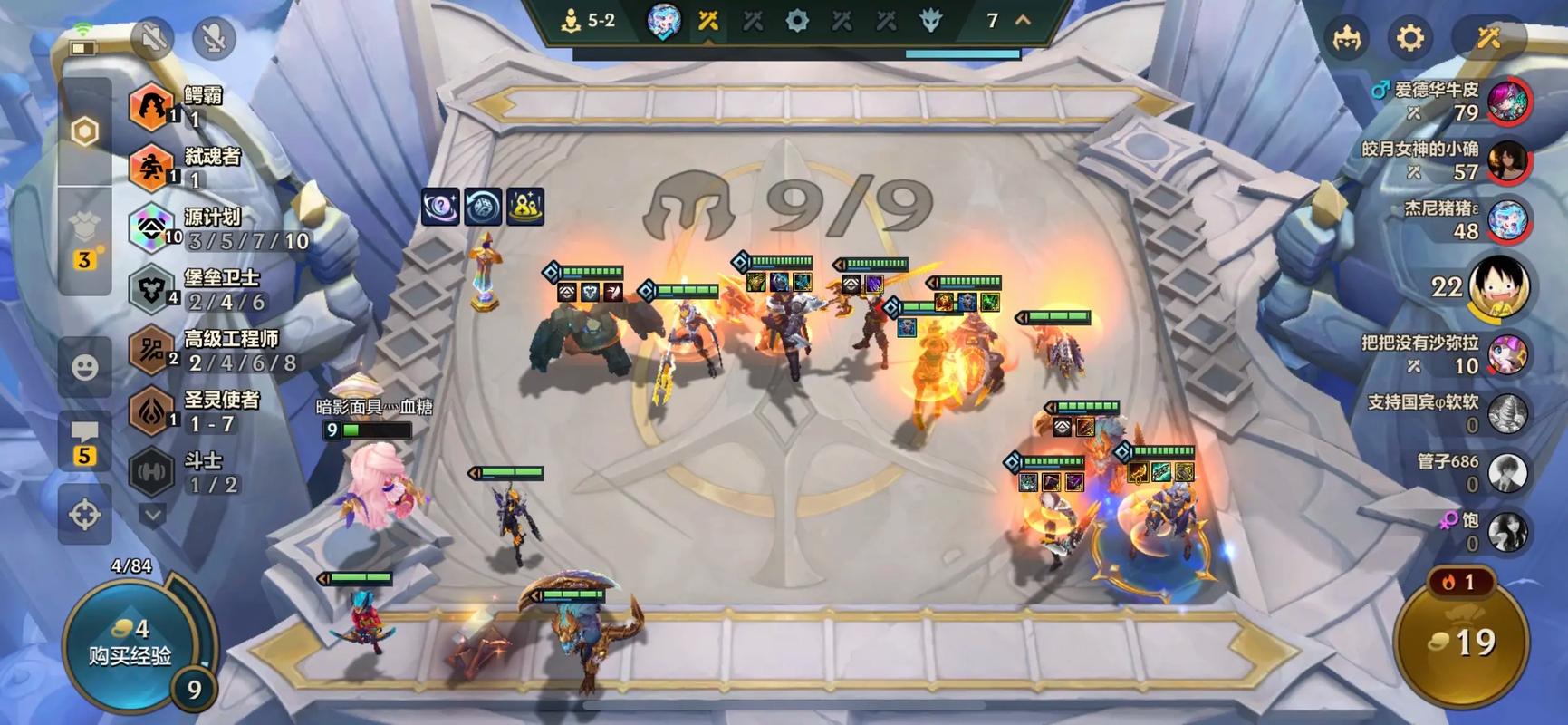Select the 鳄霸 trait entry
This screenshot has width=1568, height=725.
pos(181,106)
